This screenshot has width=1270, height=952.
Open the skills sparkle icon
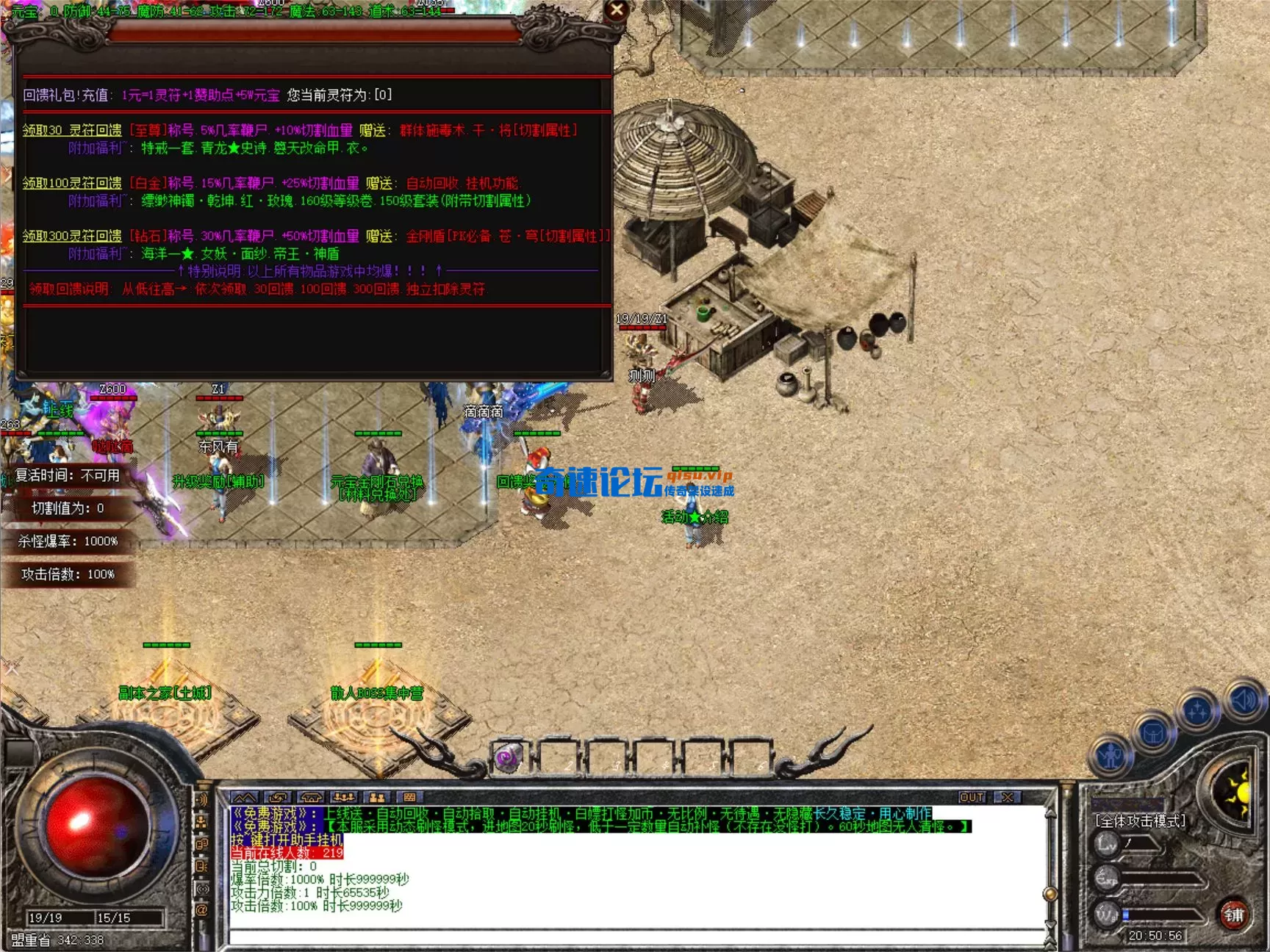point(1197,712)
